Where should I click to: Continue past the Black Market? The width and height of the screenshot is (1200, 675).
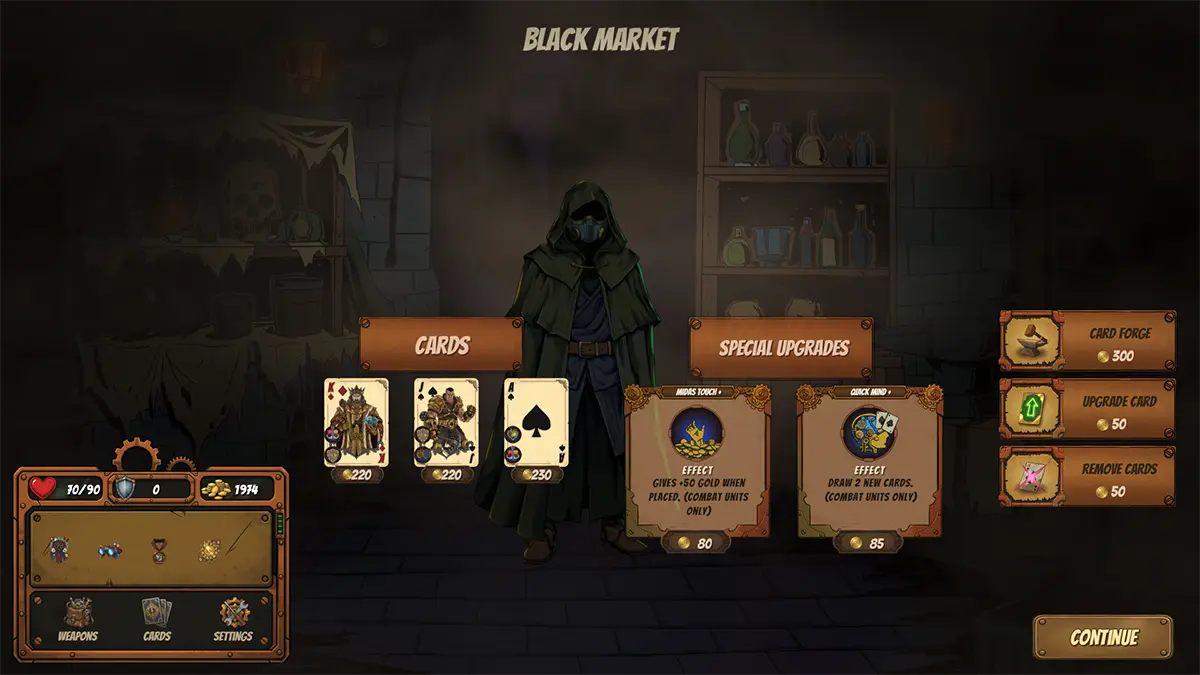(1103, 637)
